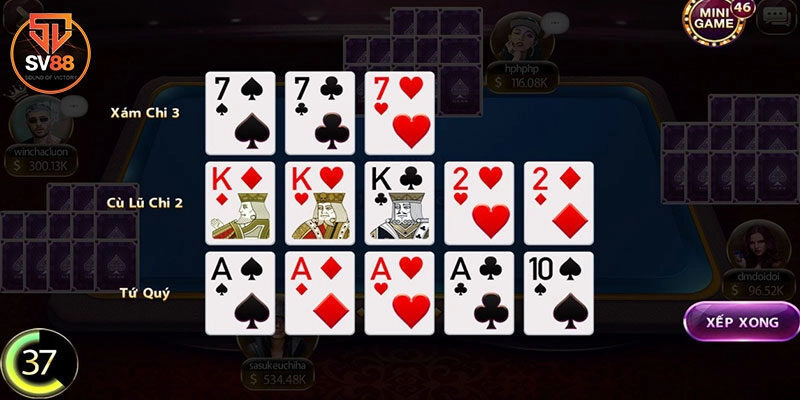Image resolution: width=800 pixels, height=400 pixels.
Task: Pick the Ace of clubs card
Action: coord(480,293)
